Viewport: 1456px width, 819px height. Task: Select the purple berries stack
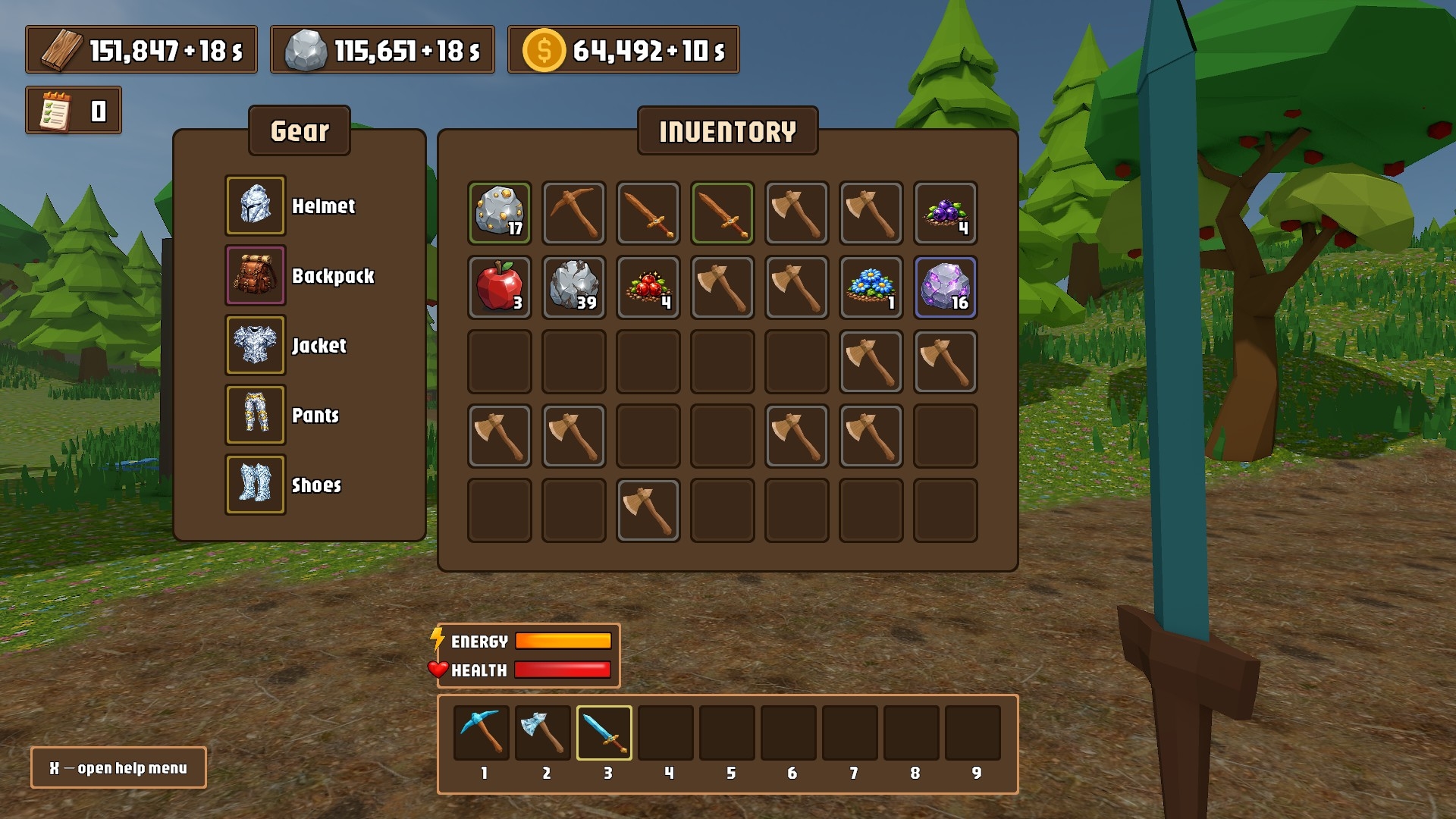pyautogui.click(x=945, y=213)
